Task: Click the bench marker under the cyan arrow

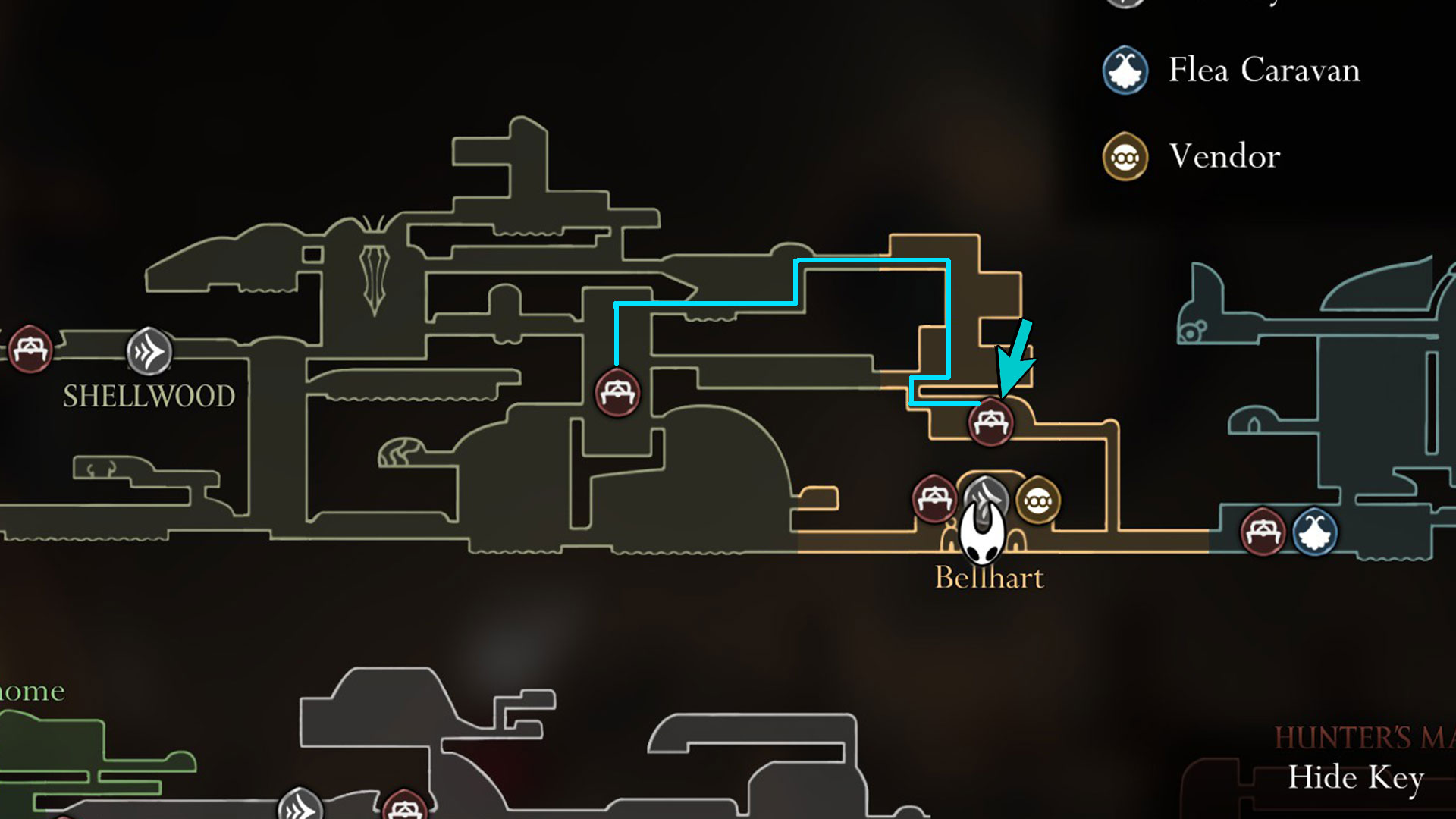Action: click(990, 422)
